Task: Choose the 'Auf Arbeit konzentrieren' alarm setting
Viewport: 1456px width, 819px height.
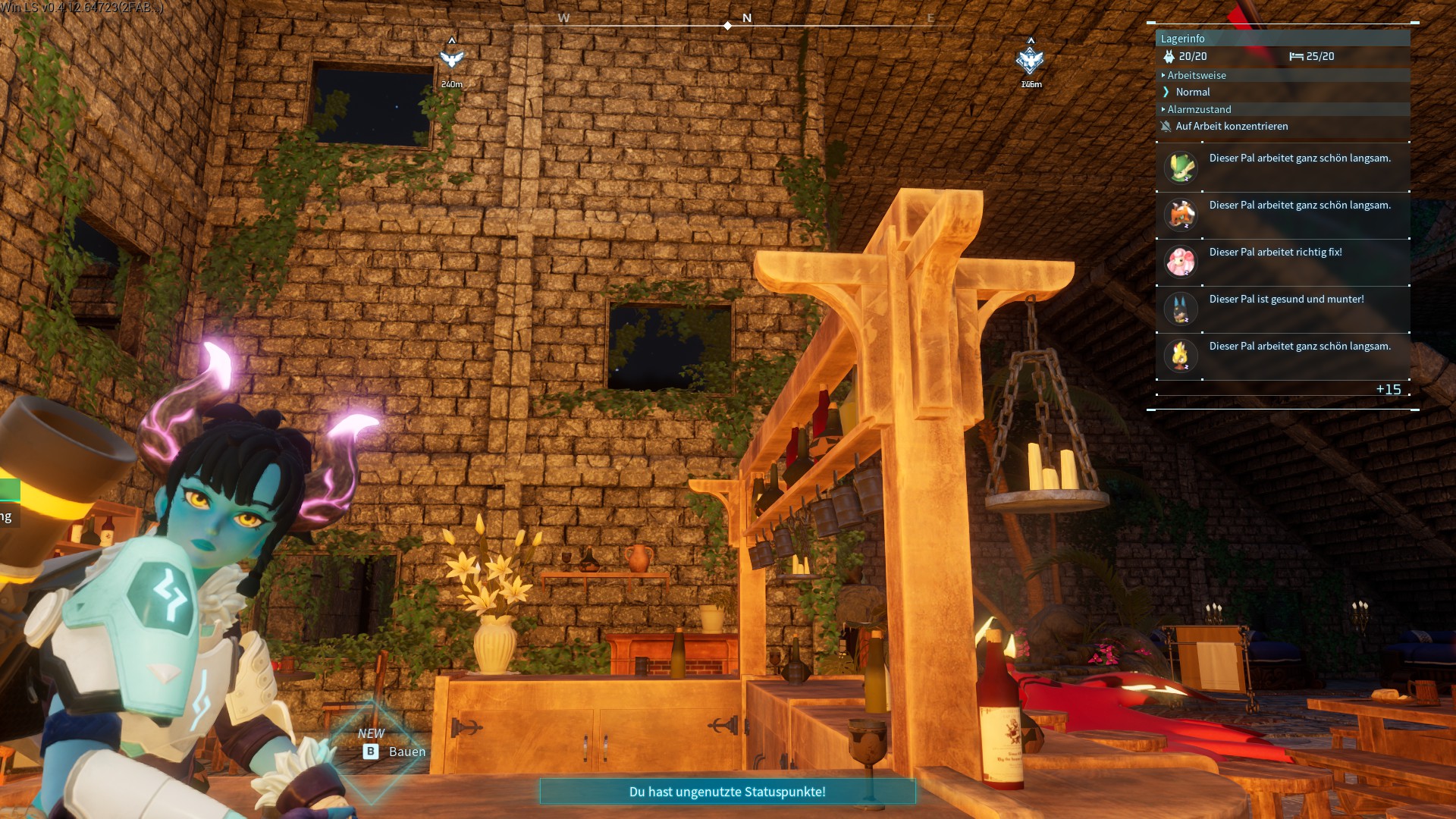Action: pyautogui.click(x=1231, y=126)
